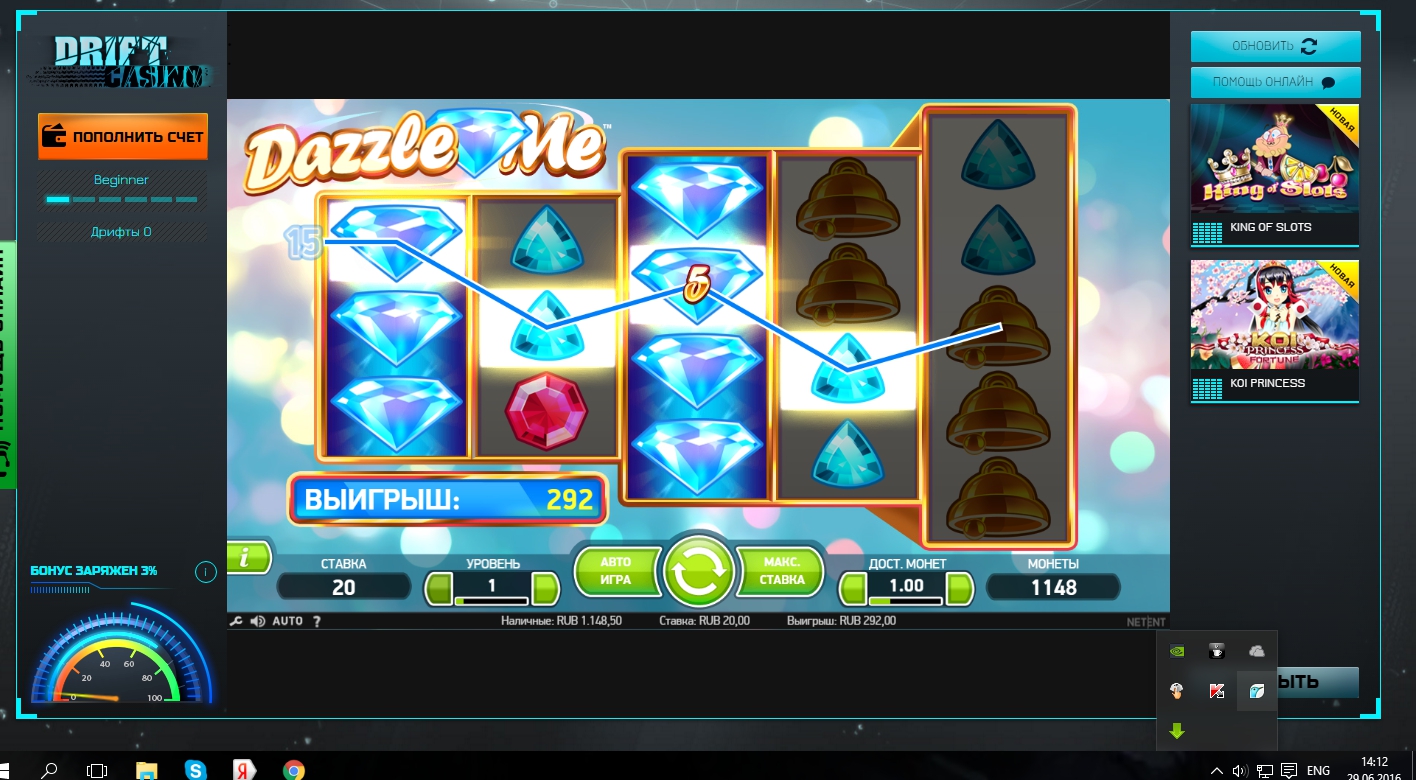Open Skype from the taskbar
Screen dimensions: 1416x780
(196, 770)
